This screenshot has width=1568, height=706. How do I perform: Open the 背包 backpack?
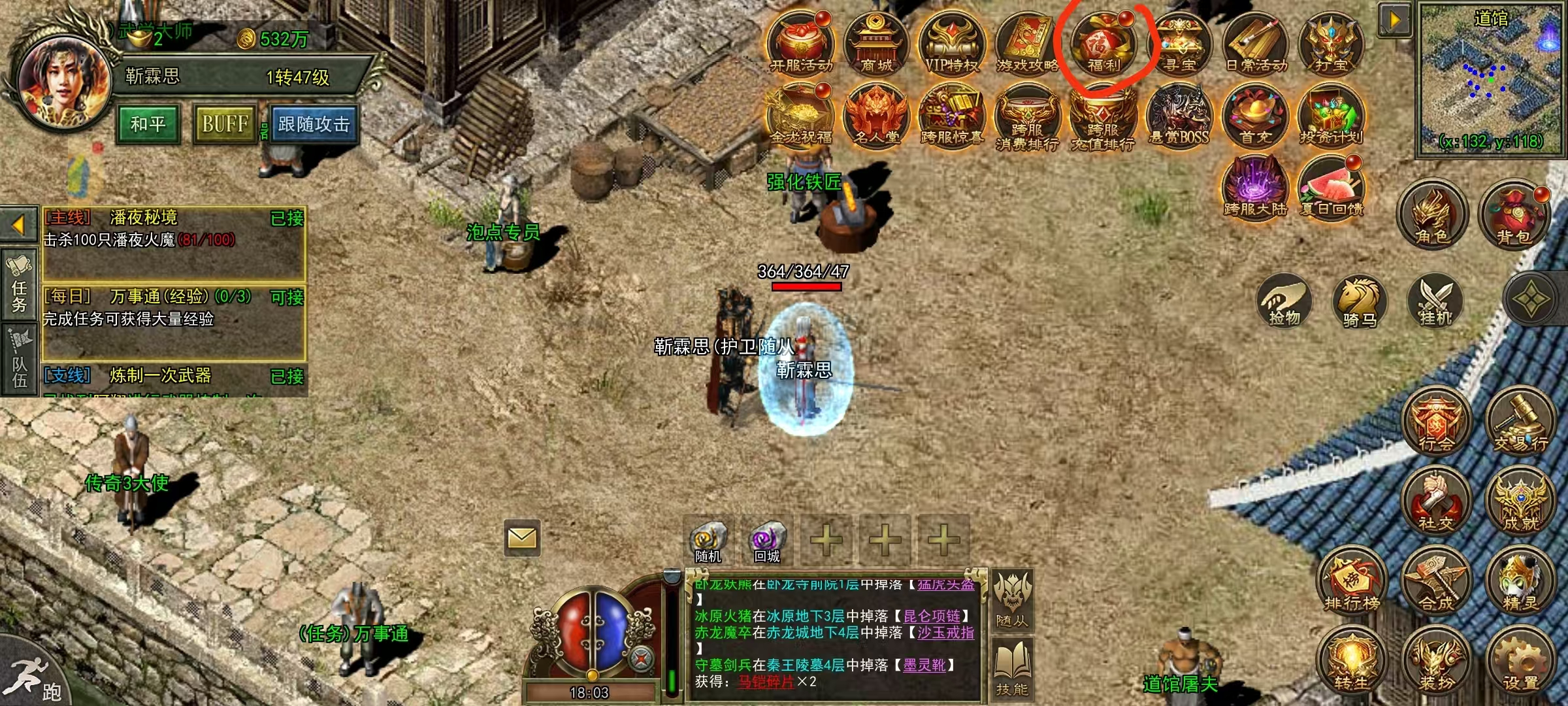coord(1513,216)
